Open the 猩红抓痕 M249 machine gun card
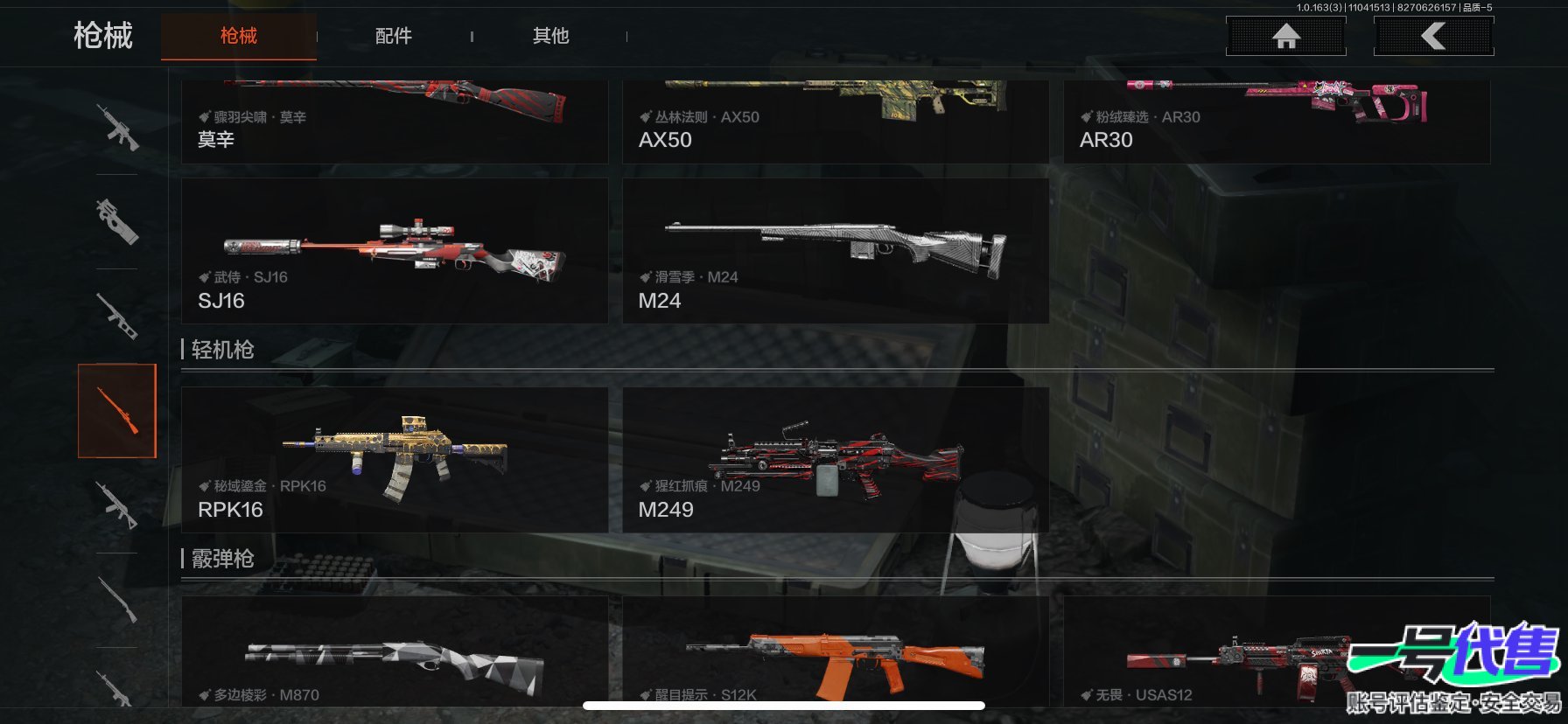This screenshot has width=1568, height=724. coord(835,460)
